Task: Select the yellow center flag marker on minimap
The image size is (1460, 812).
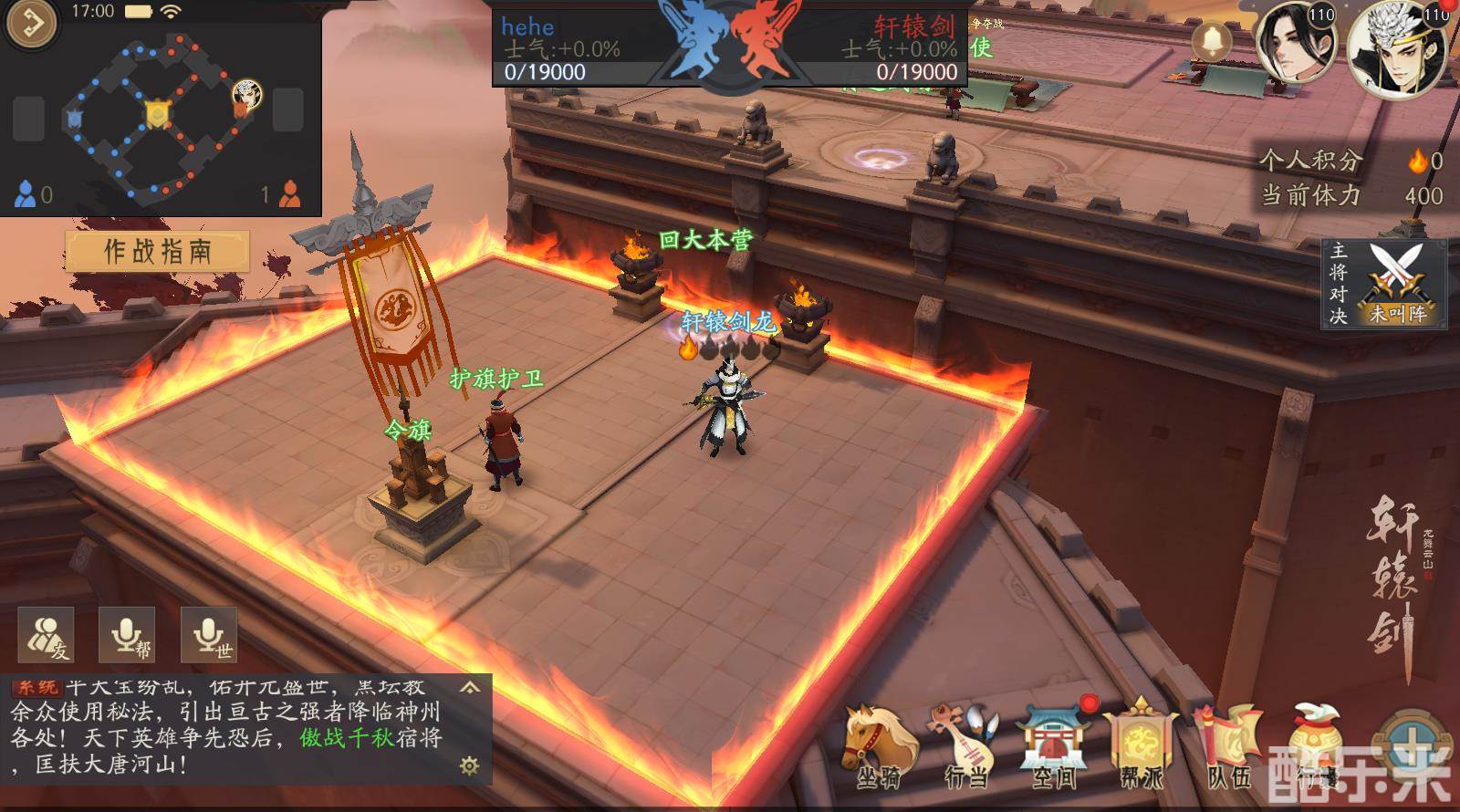Action: click(158, 113)
